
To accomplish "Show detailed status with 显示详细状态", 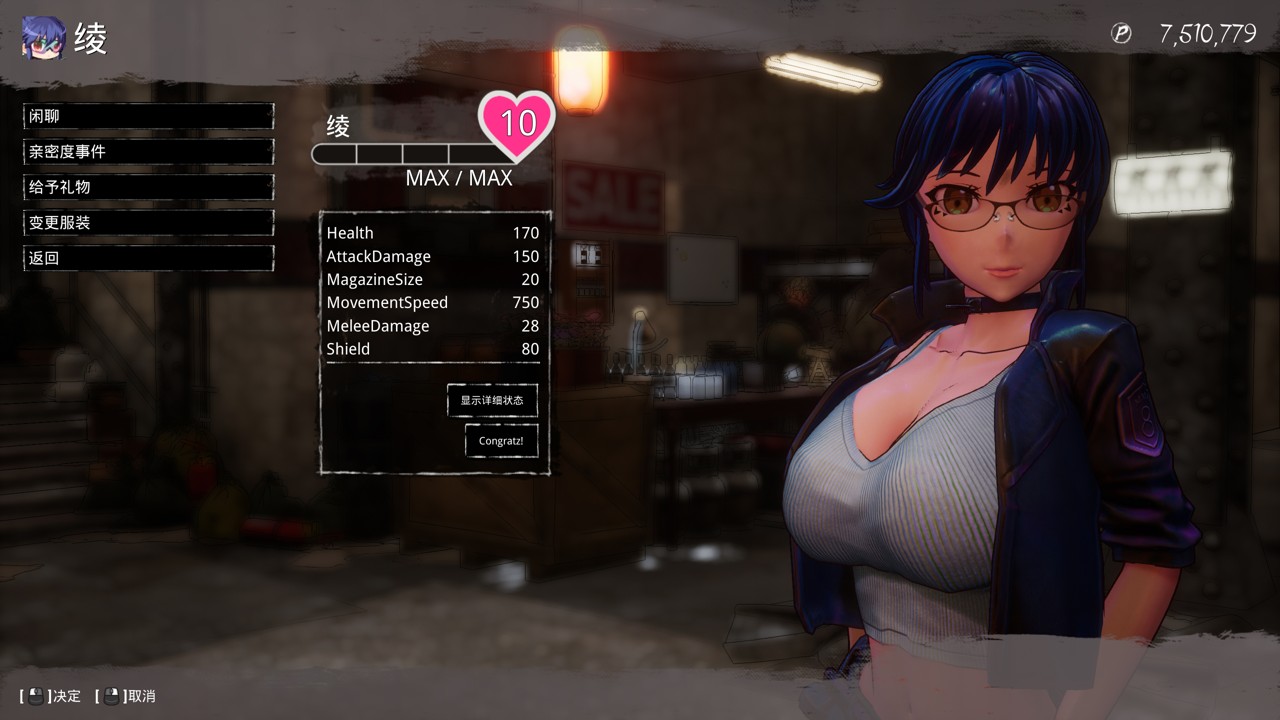I will pos(492,400).
